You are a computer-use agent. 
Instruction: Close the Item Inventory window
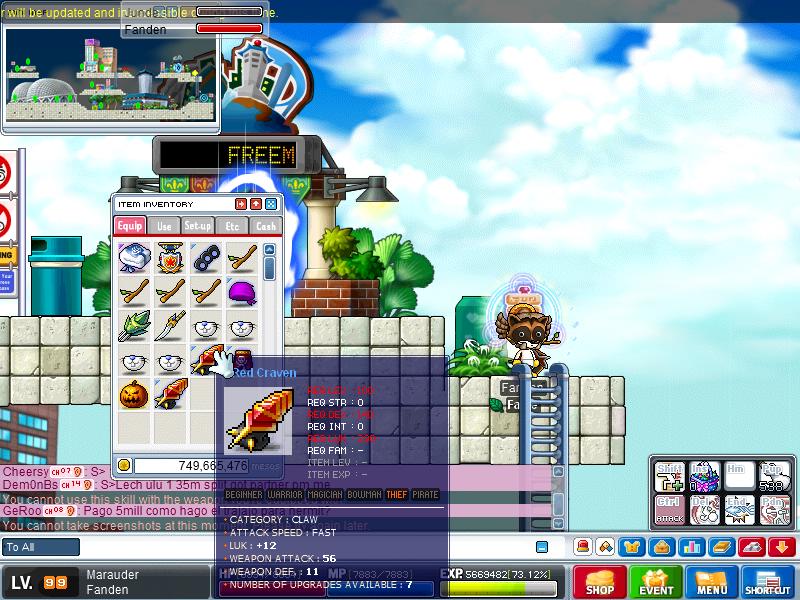[271, 204]
